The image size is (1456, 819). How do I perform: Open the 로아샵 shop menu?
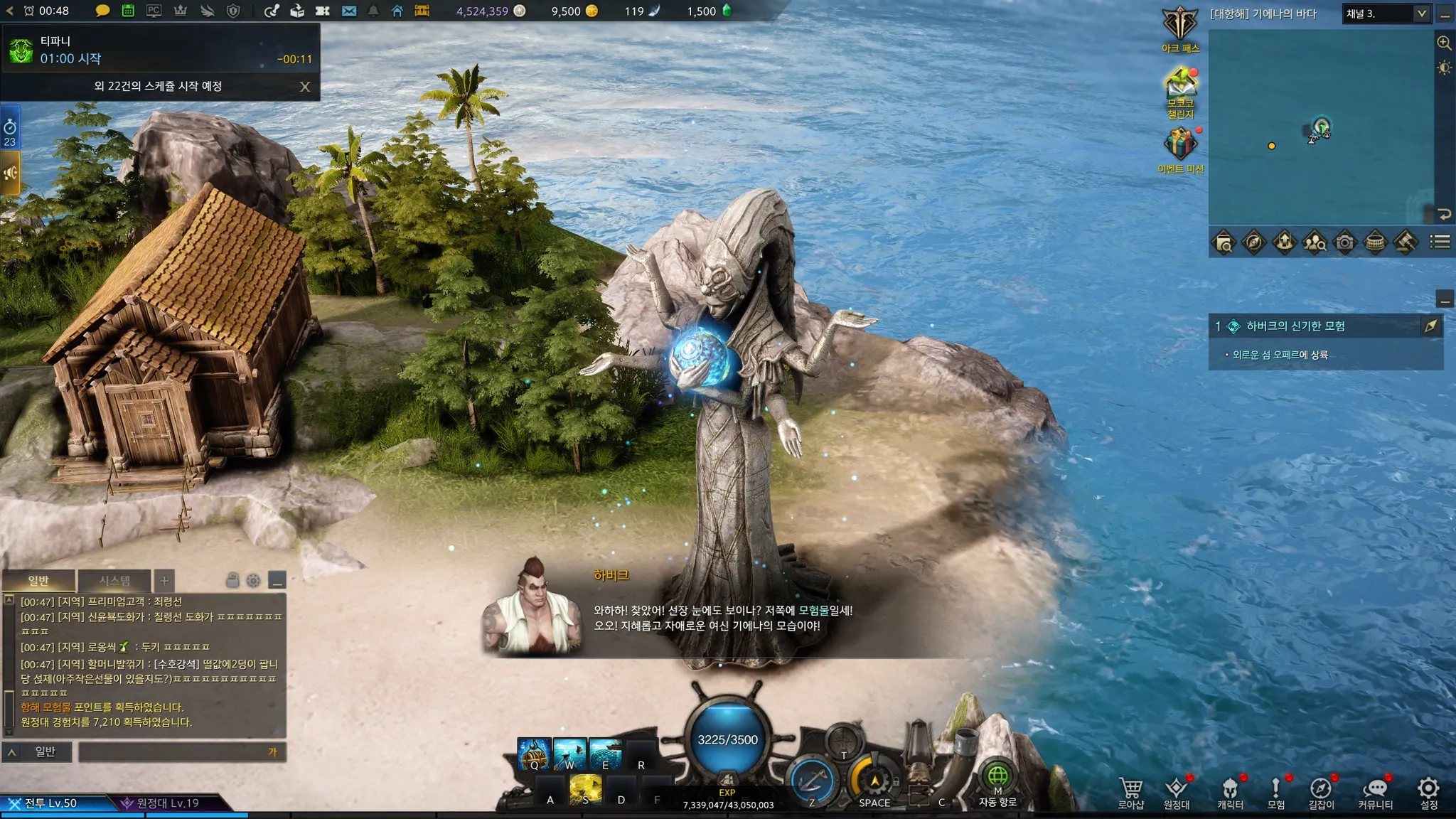(x=1130, y=793)
